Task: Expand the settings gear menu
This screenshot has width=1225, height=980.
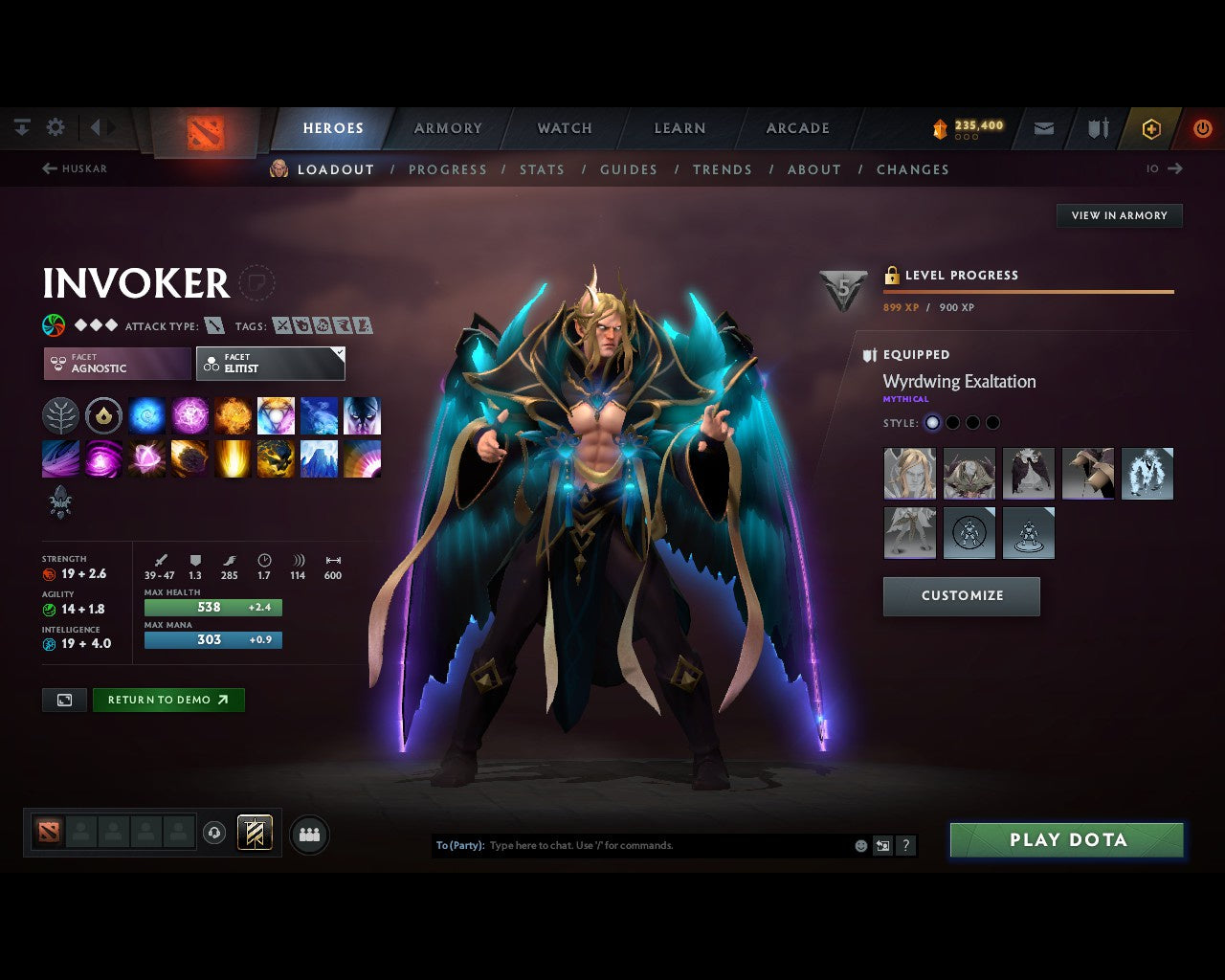Action: pos(56,126)
